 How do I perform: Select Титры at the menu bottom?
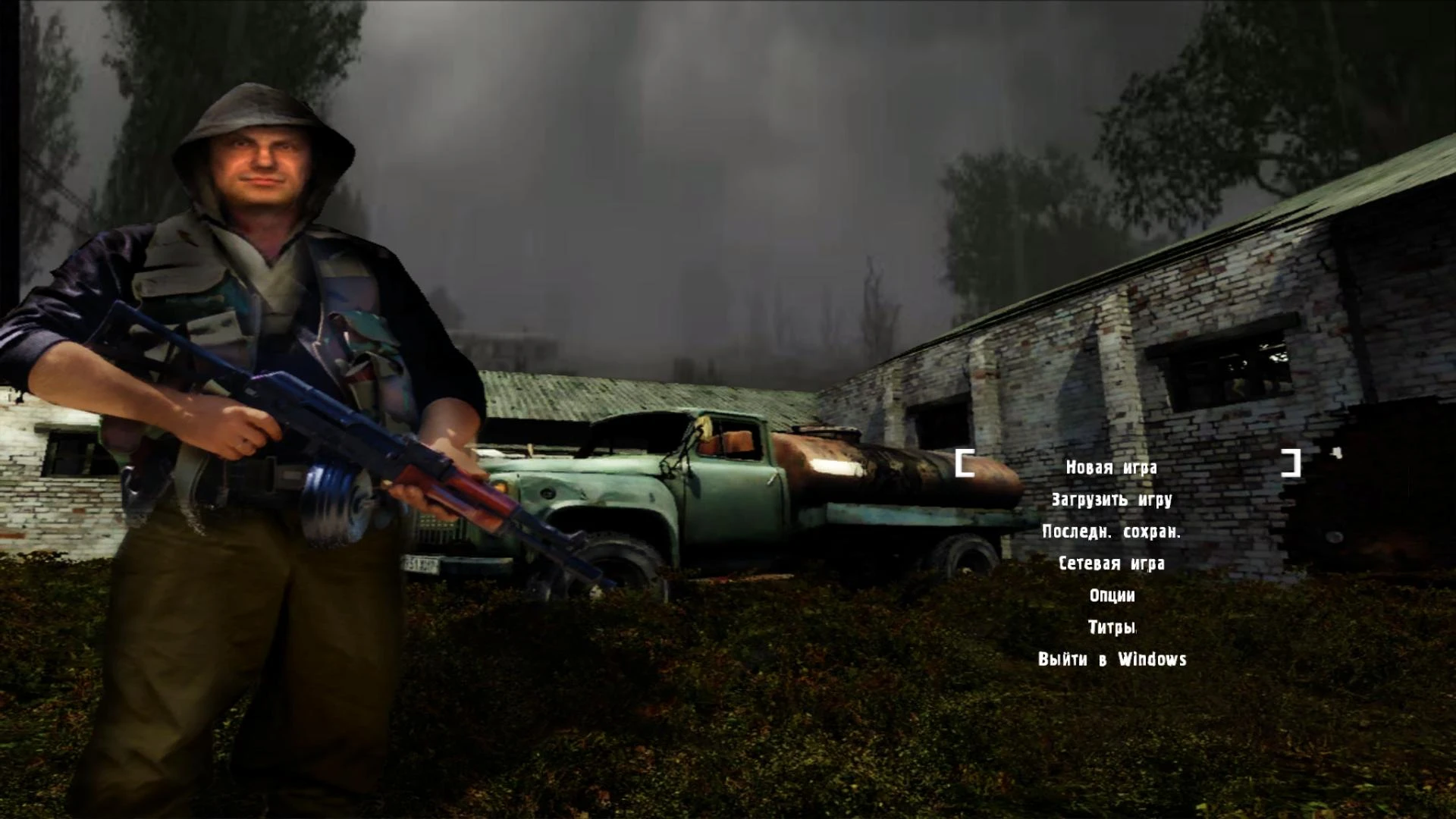1111,628
